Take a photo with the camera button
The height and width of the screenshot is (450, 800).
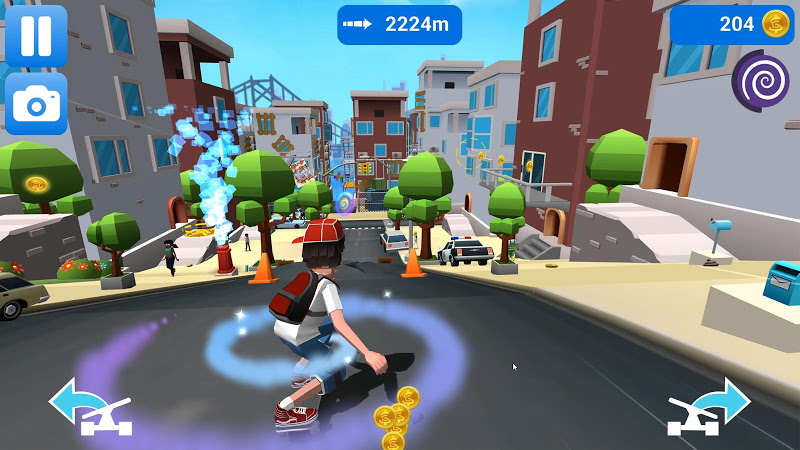[36, 103]
